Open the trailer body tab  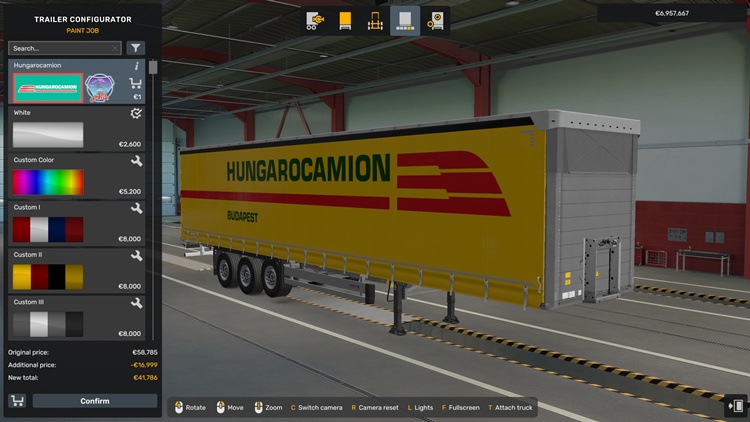coord(346,20)
